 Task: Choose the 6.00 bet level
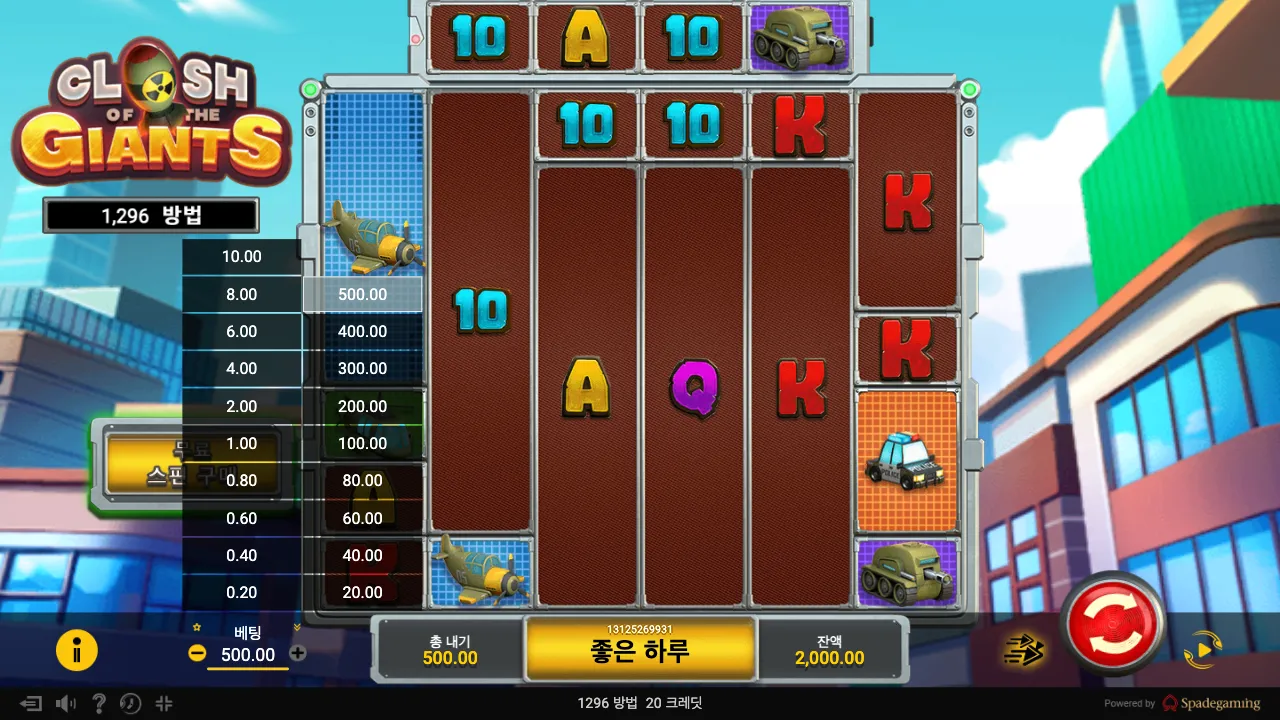click(x=241, y=332)
